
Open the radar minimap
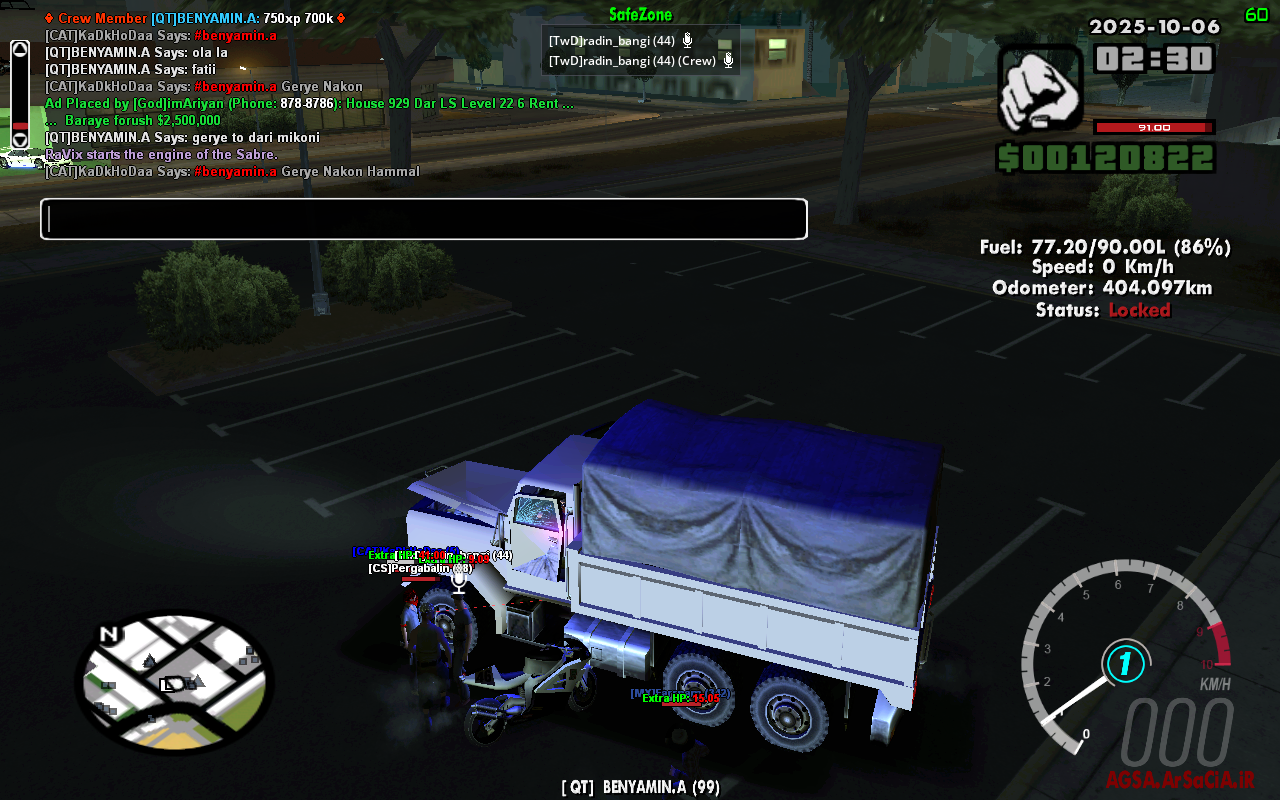(x=174, y=683)
